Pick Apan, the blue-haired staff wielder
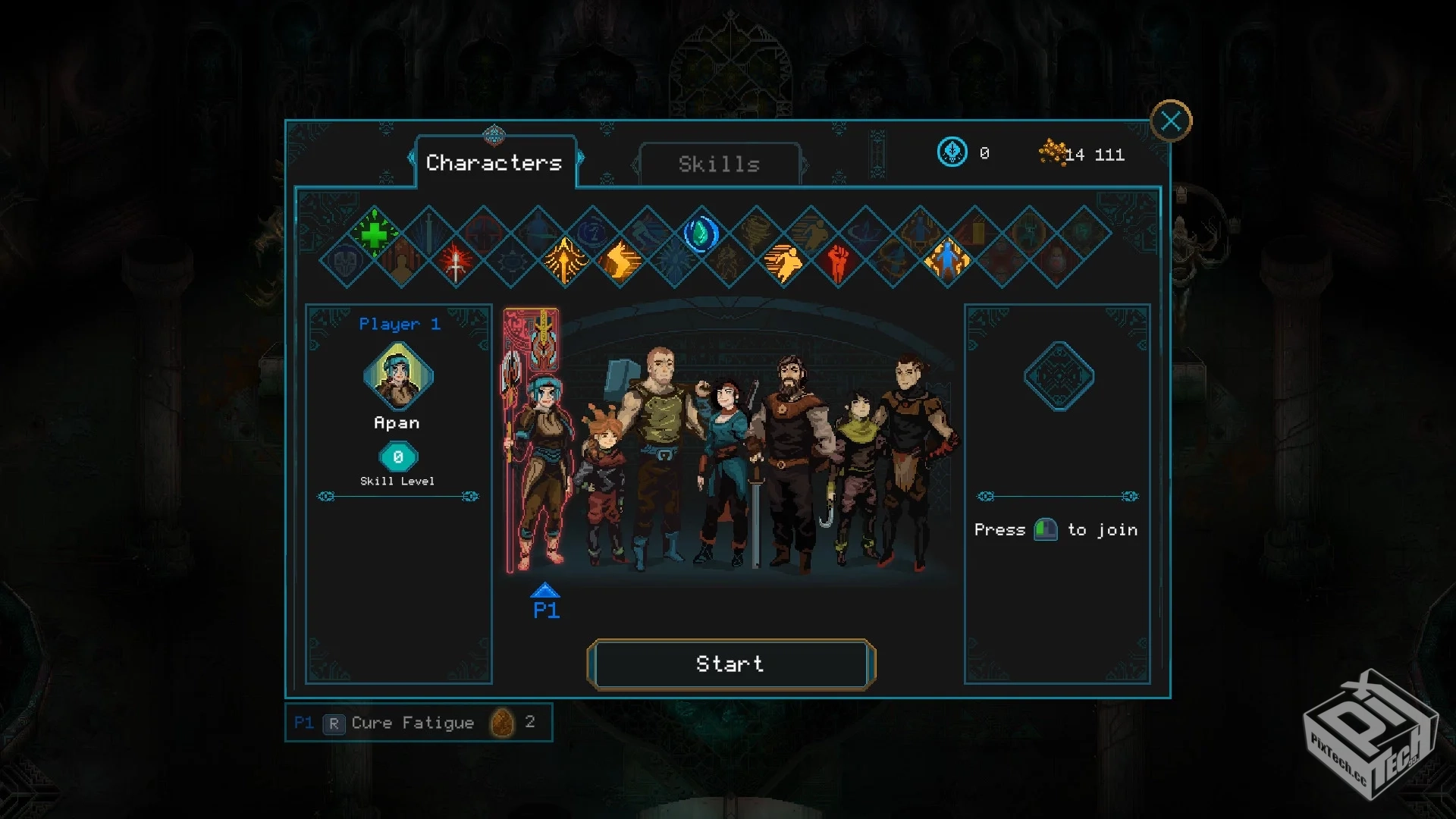The width and height of the screenshot is (1456, 819). tap(540, 455)
